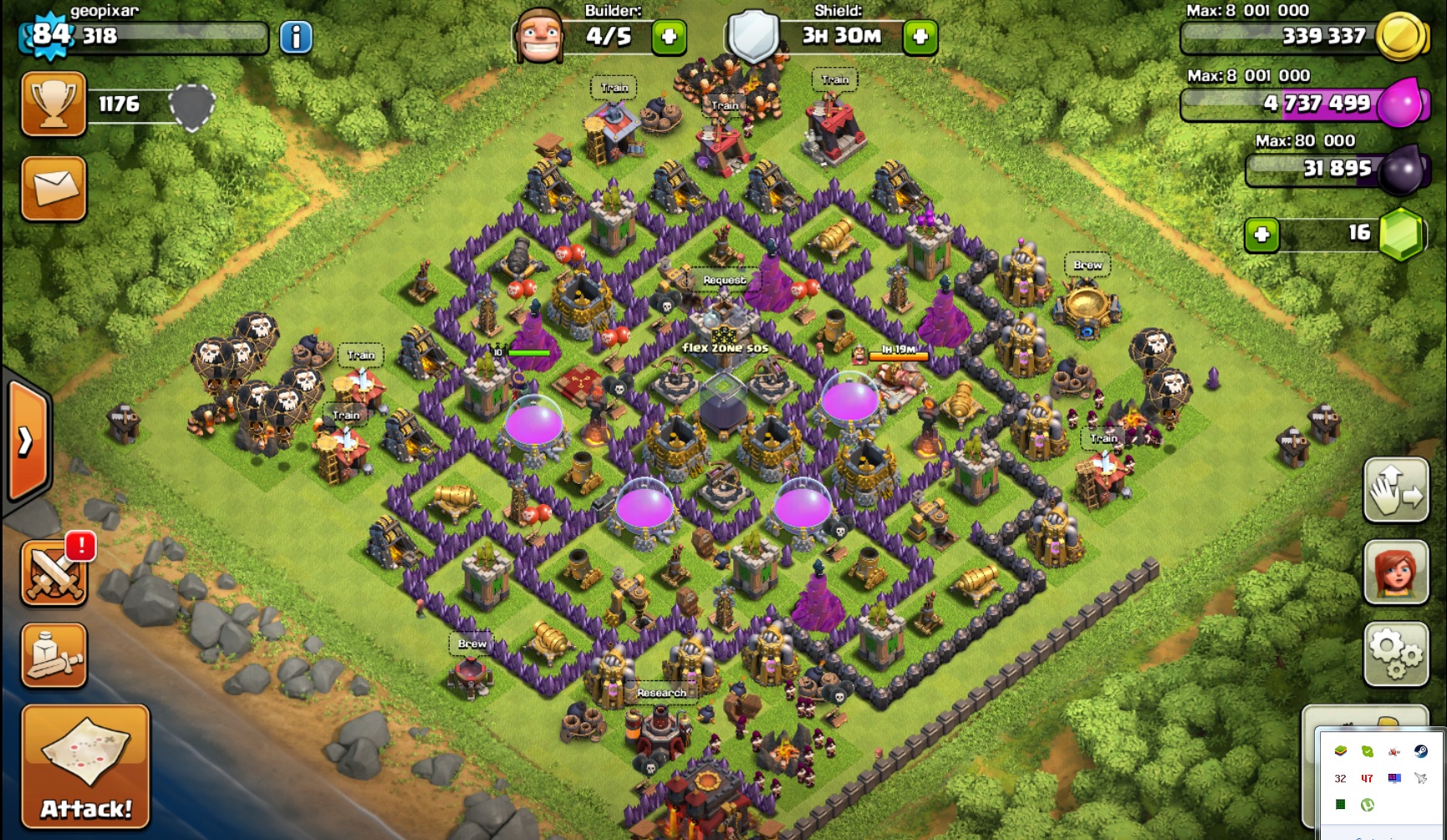
Task: Buy more gems with the plus button
Action: tap(1262, 235)
